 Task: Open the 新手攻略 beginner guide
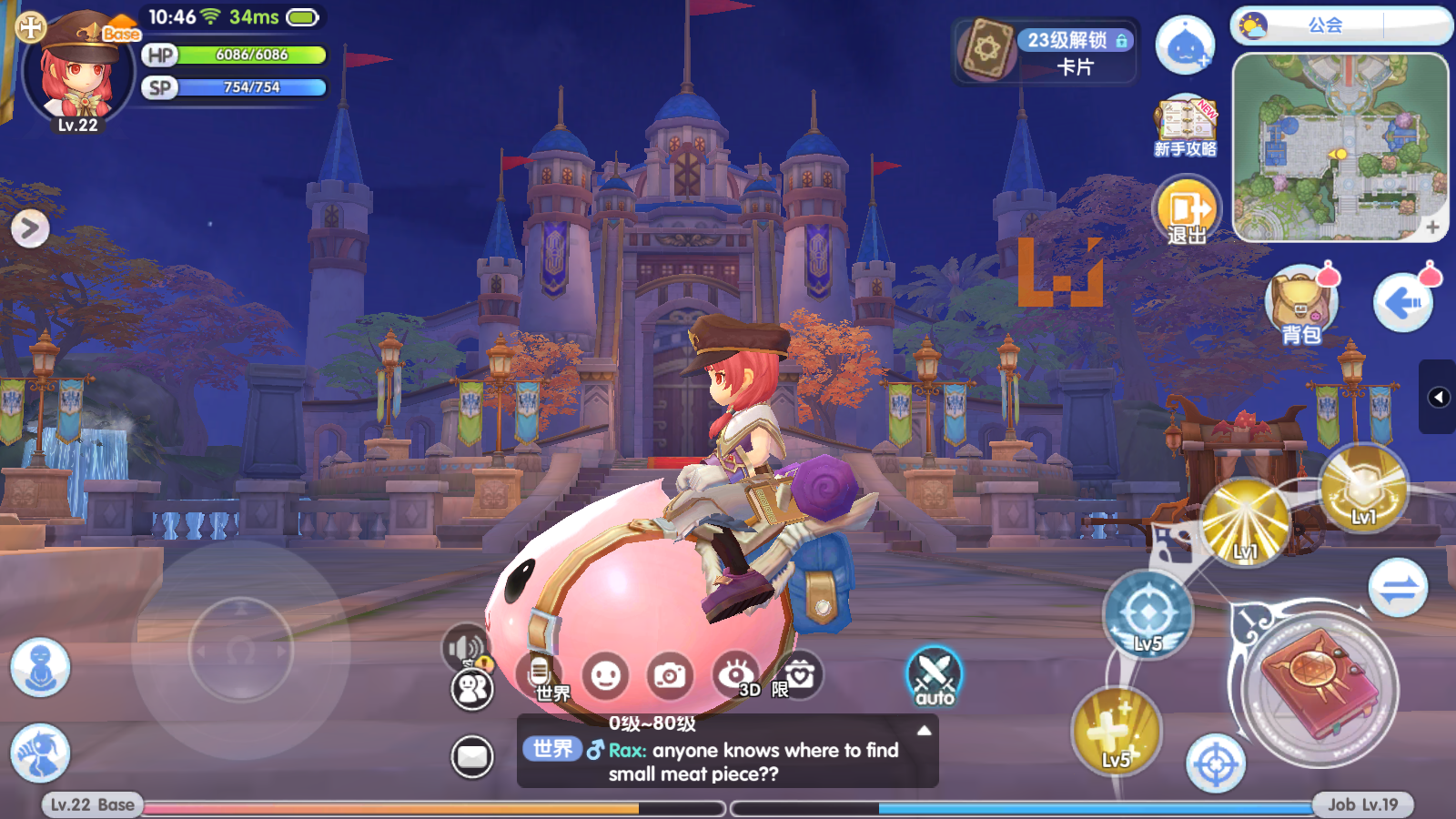[x=1185, y=127]
